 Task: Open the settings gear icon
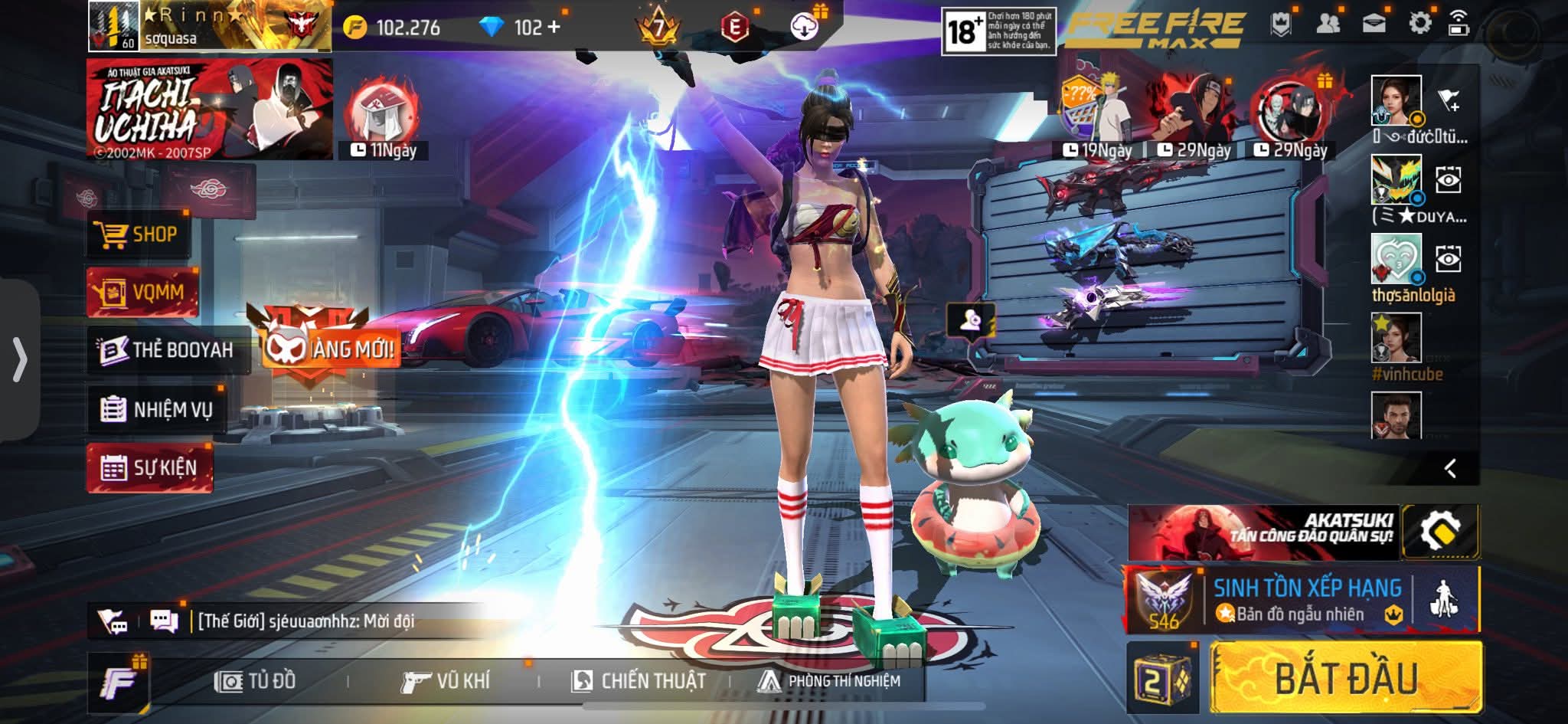tap(1419, 24)
